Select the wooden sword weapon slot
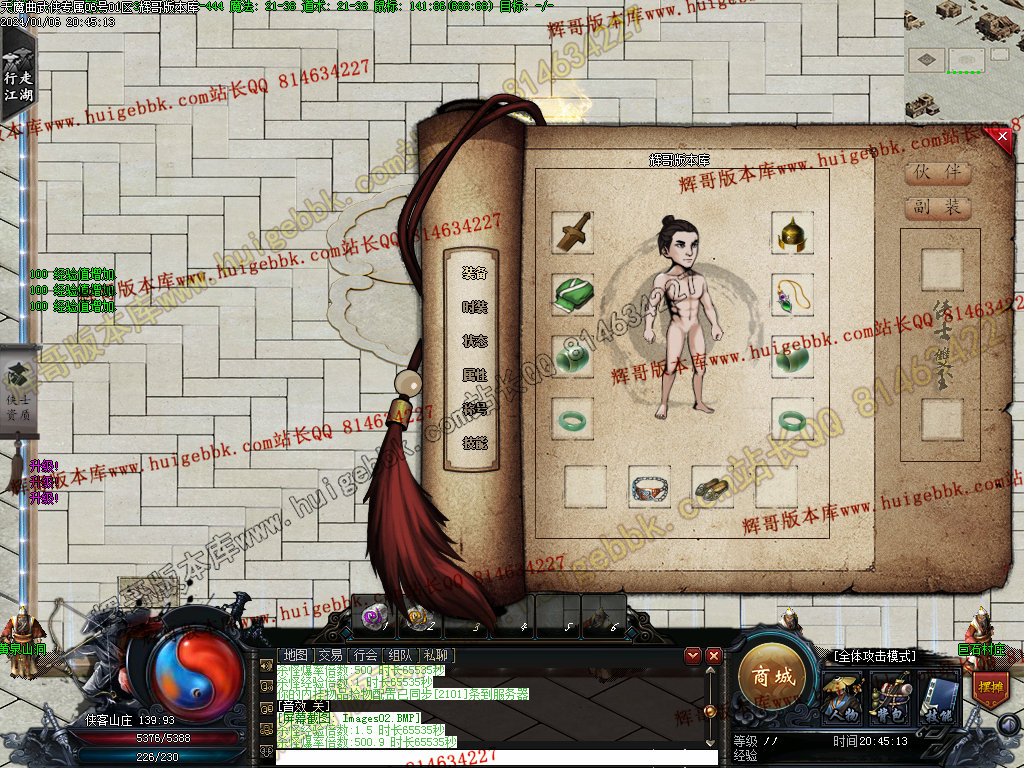Viewport: 1024px width, 768px height. point(573,233)
